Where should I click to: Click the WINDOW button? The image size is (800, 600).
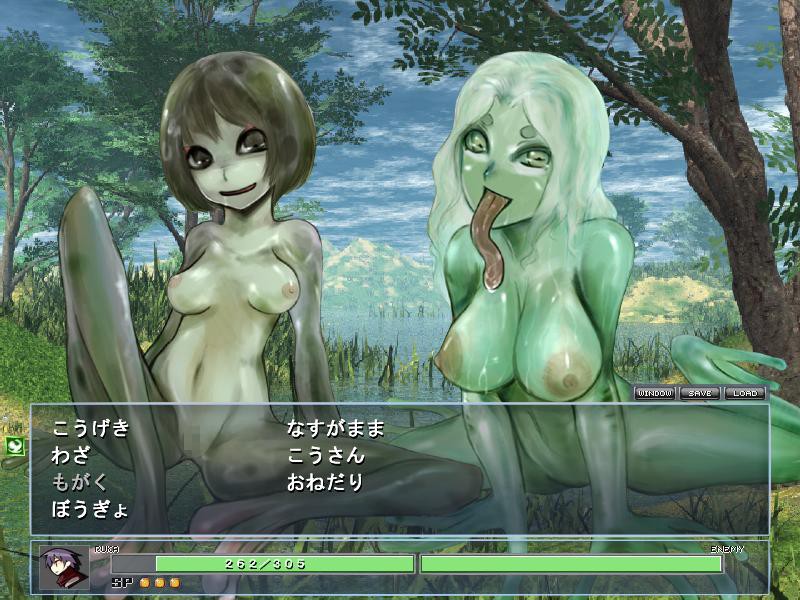tap(655, 393)
